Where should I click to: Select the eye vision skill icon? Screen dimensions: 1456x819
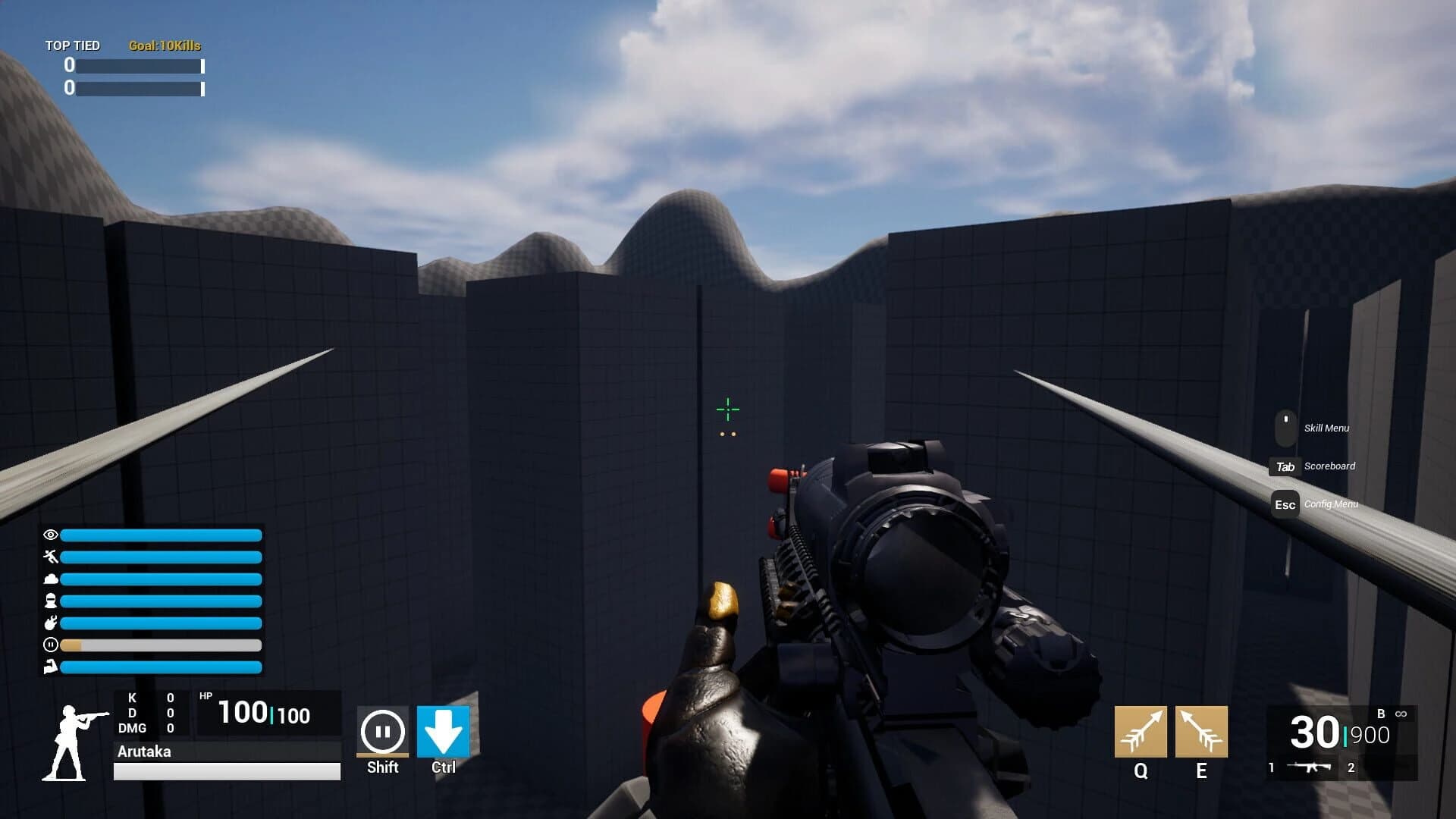point(51,535)
